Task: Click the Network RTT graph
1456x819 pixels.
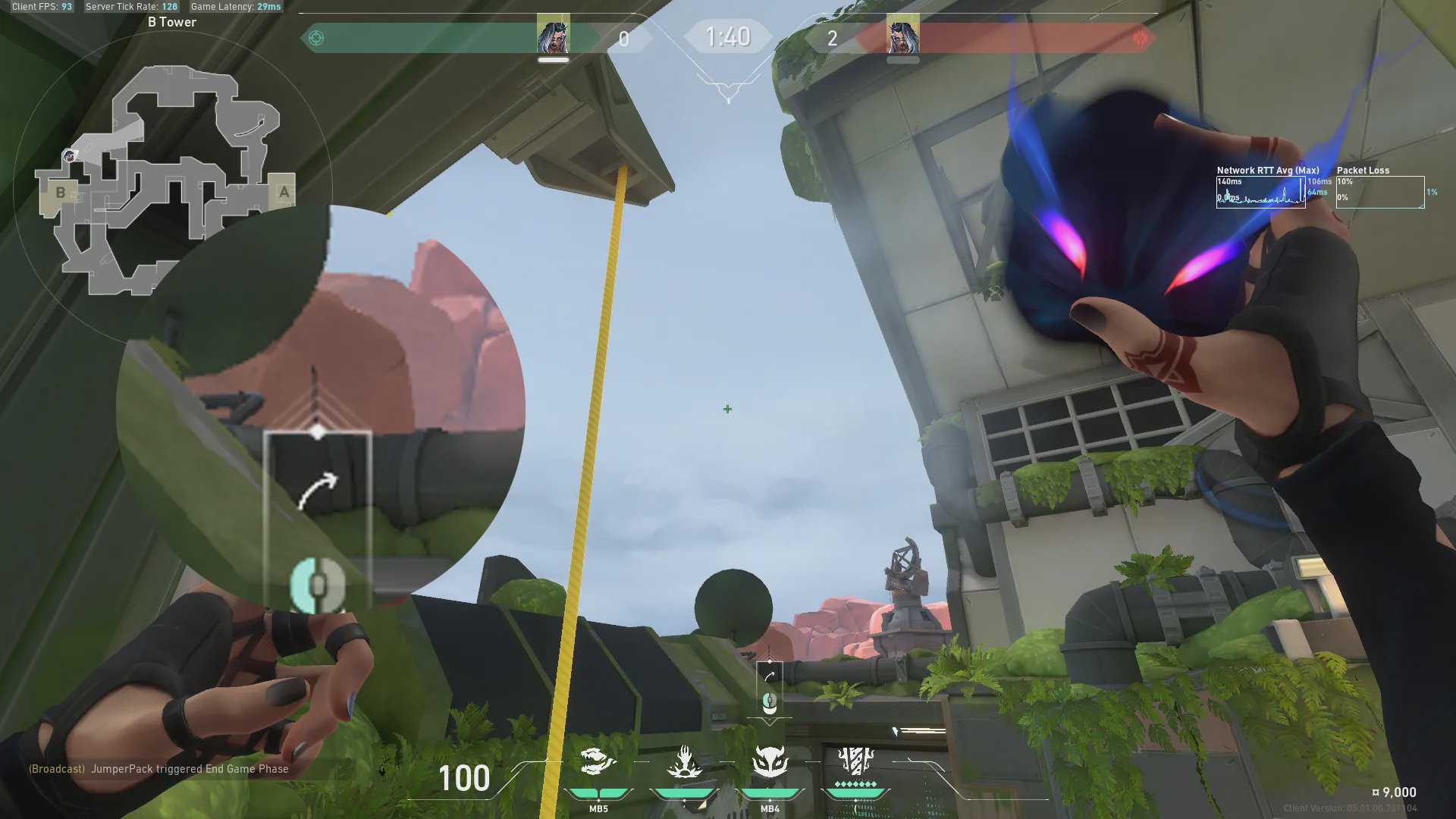Action: 1260,192
